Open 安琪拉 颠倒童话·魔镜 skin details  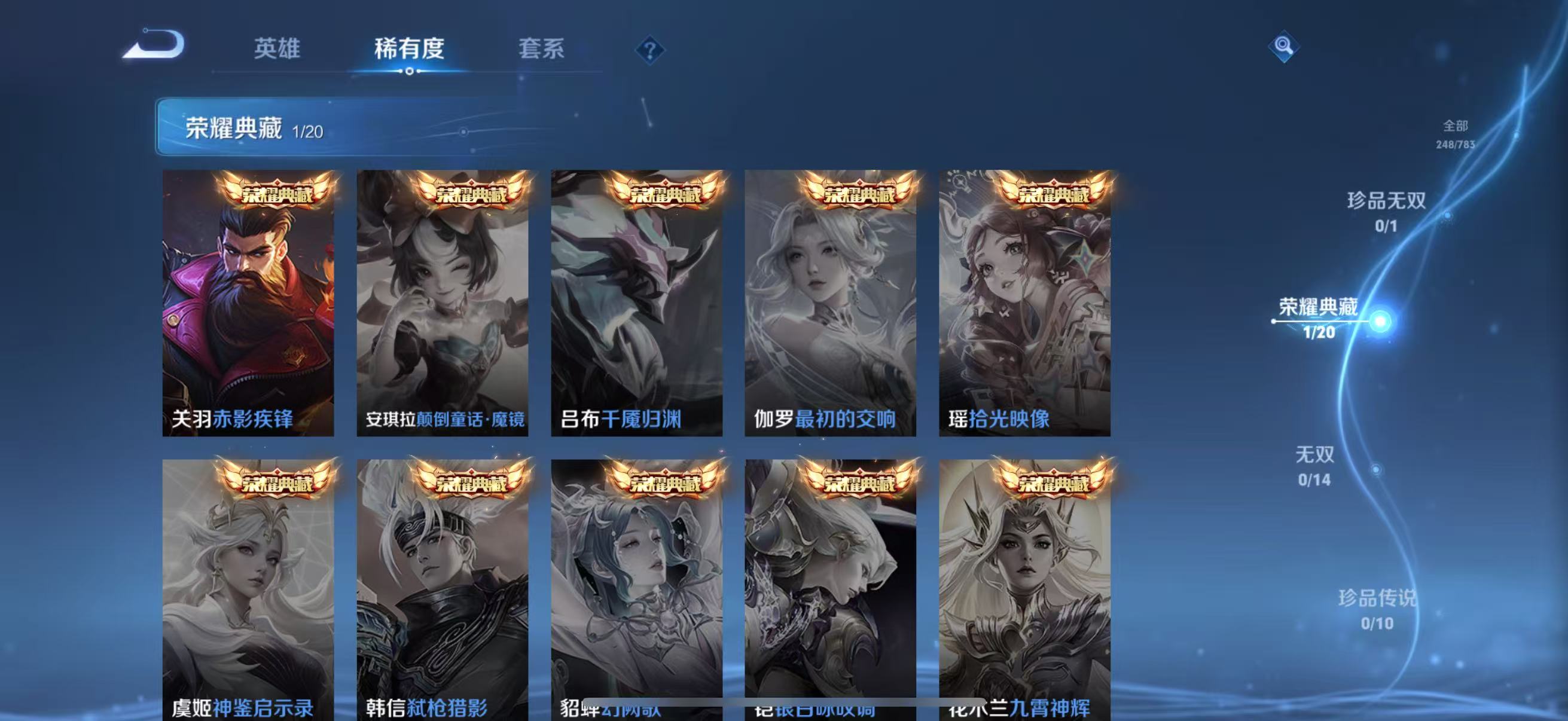click(x=443, y=304)
